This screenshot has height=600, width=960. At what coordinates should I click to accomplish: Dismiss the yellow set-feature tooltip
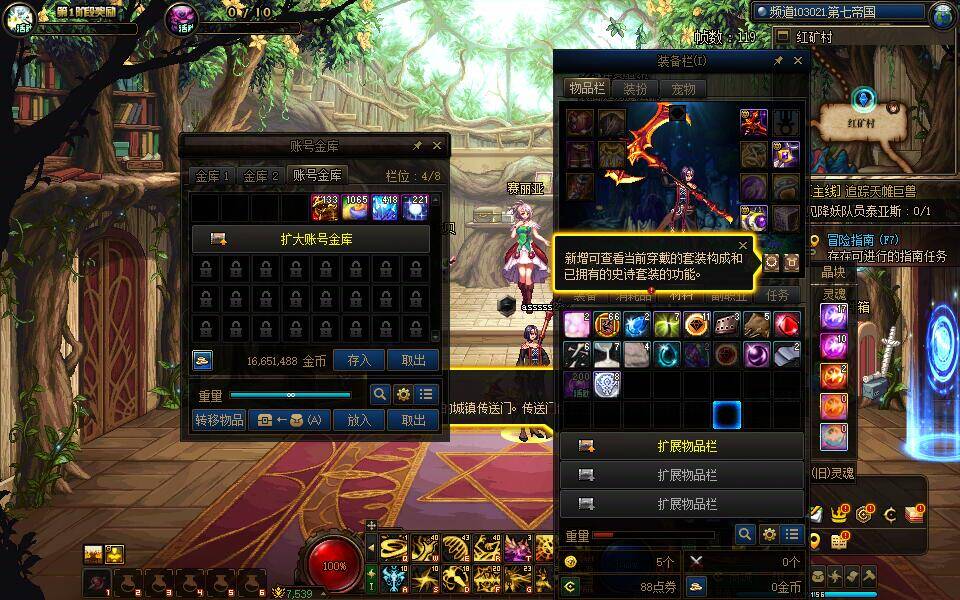743,244
